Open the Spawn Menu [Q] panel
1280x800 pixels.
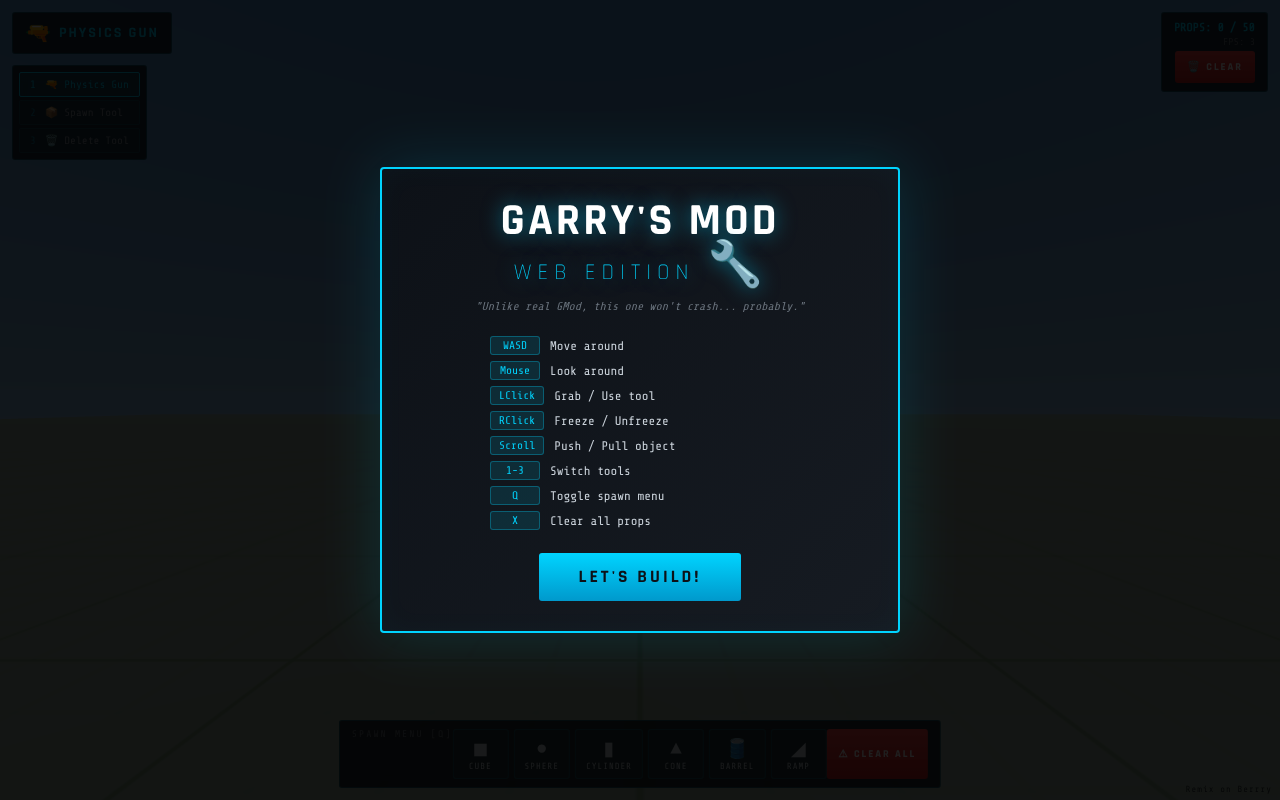coord(639,754)
